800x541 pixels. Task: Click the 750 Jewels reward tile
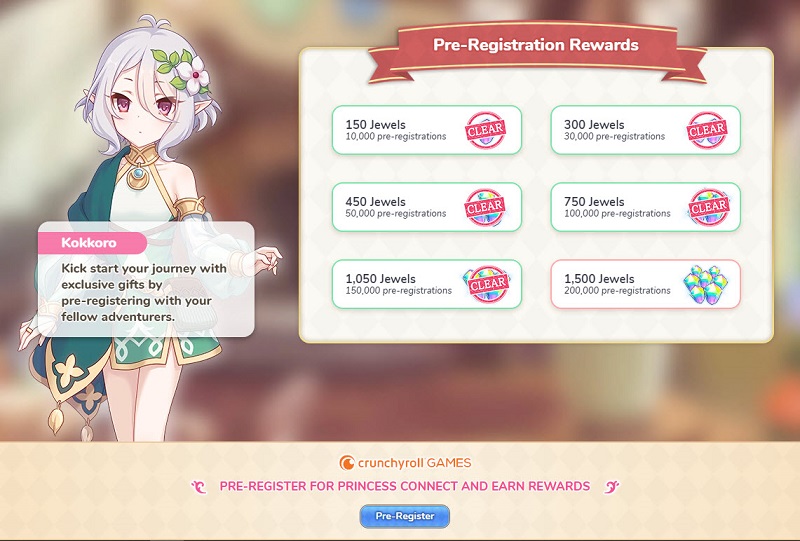point(645,207)
